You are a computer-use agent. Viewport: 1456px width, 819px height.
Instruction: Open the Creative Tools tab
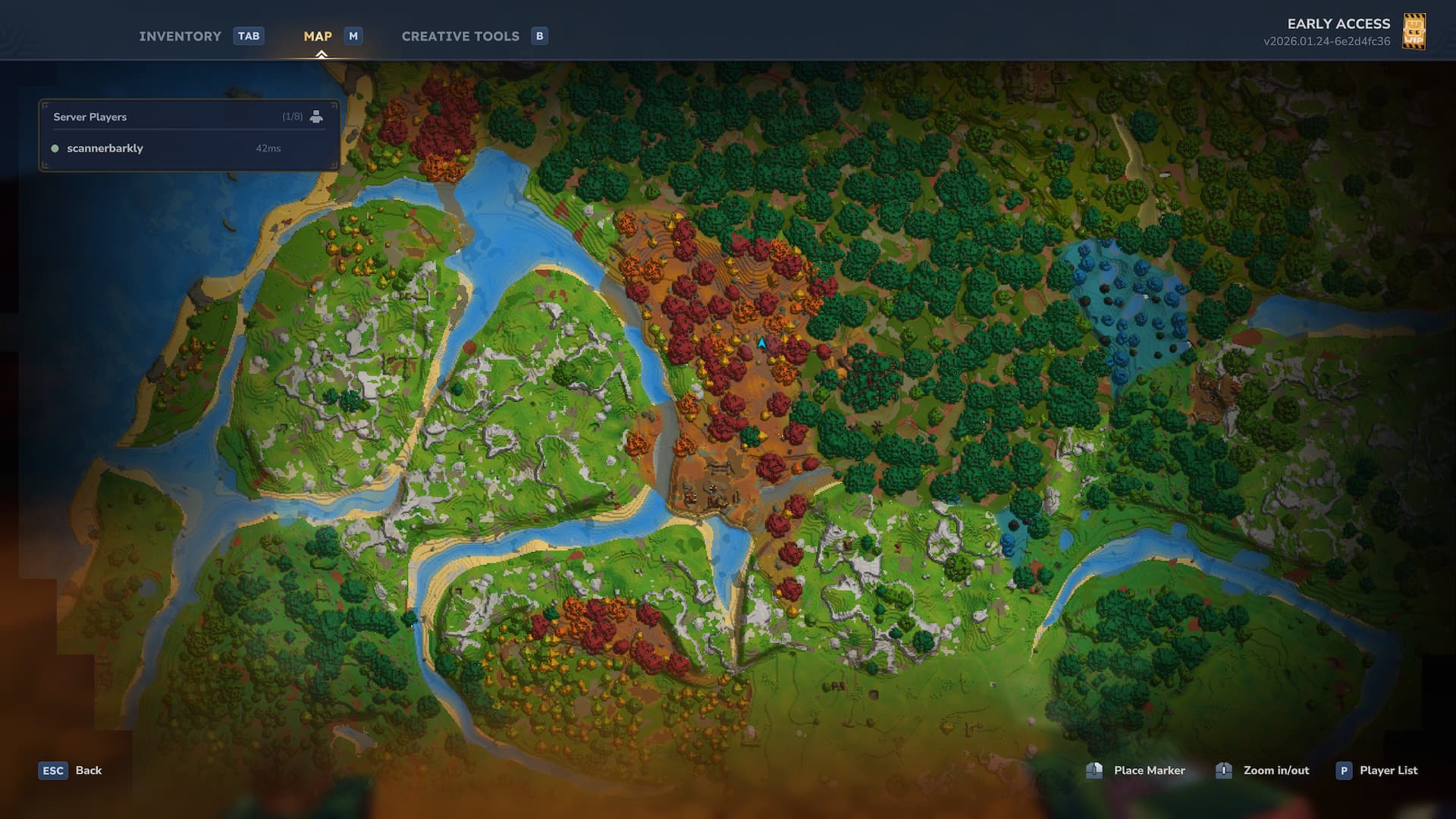click(x=460, y=36)
